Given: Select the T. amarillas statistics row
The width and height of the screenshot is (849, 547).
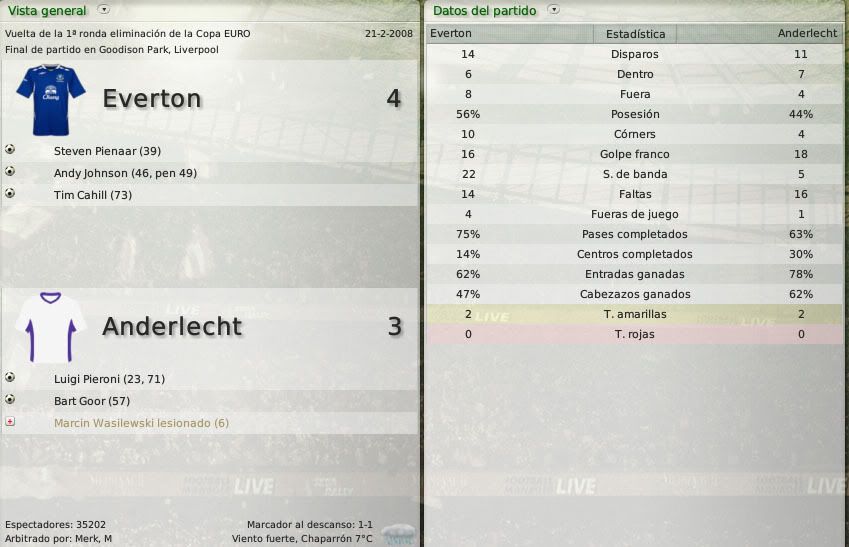Looking at the screenshot, I should (635, 314).
